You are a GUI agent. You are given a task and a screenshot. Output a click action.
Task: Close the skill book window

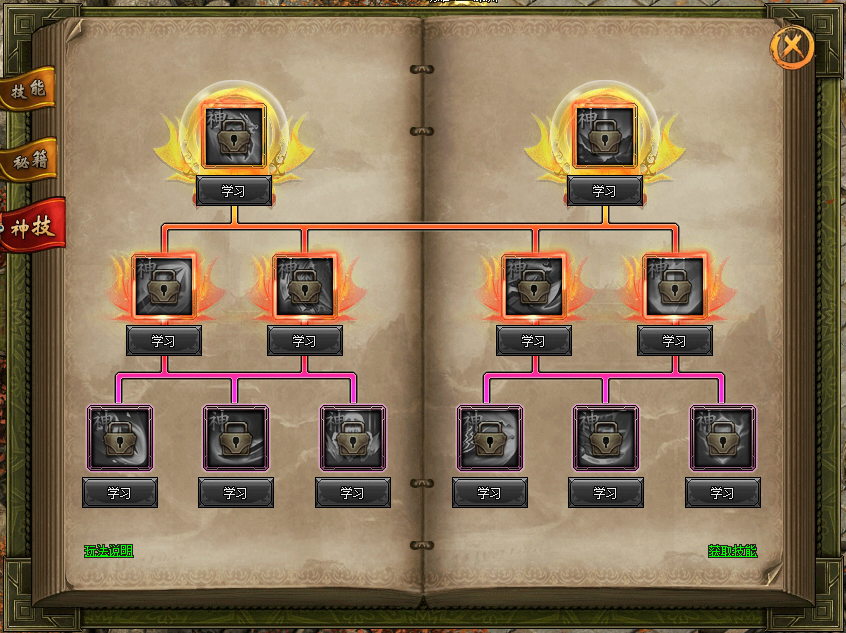792,46
